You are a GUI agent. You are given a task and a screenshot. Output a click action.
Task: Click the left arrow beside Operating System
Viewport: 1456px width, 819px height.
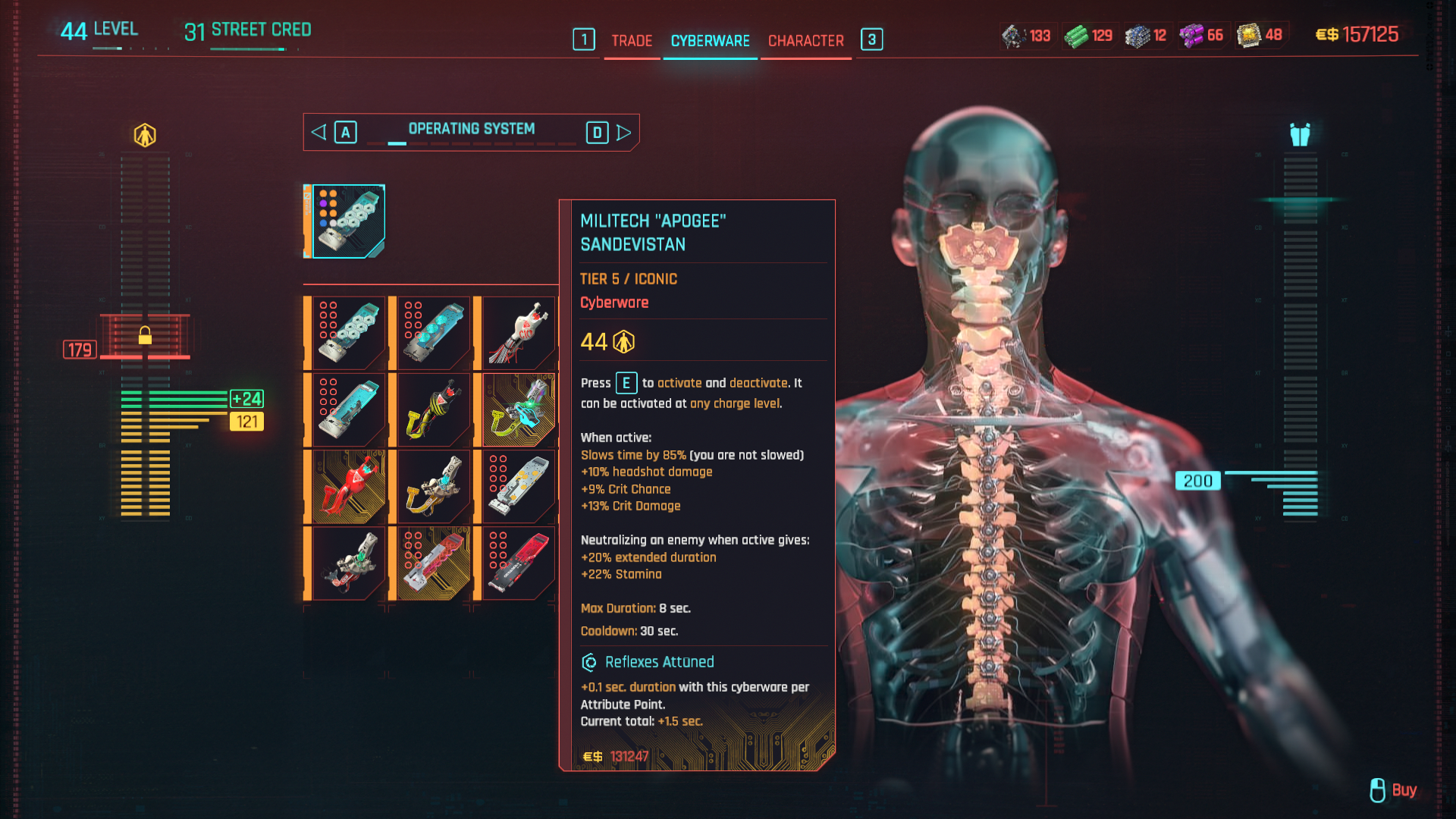(x=318, y=133)
